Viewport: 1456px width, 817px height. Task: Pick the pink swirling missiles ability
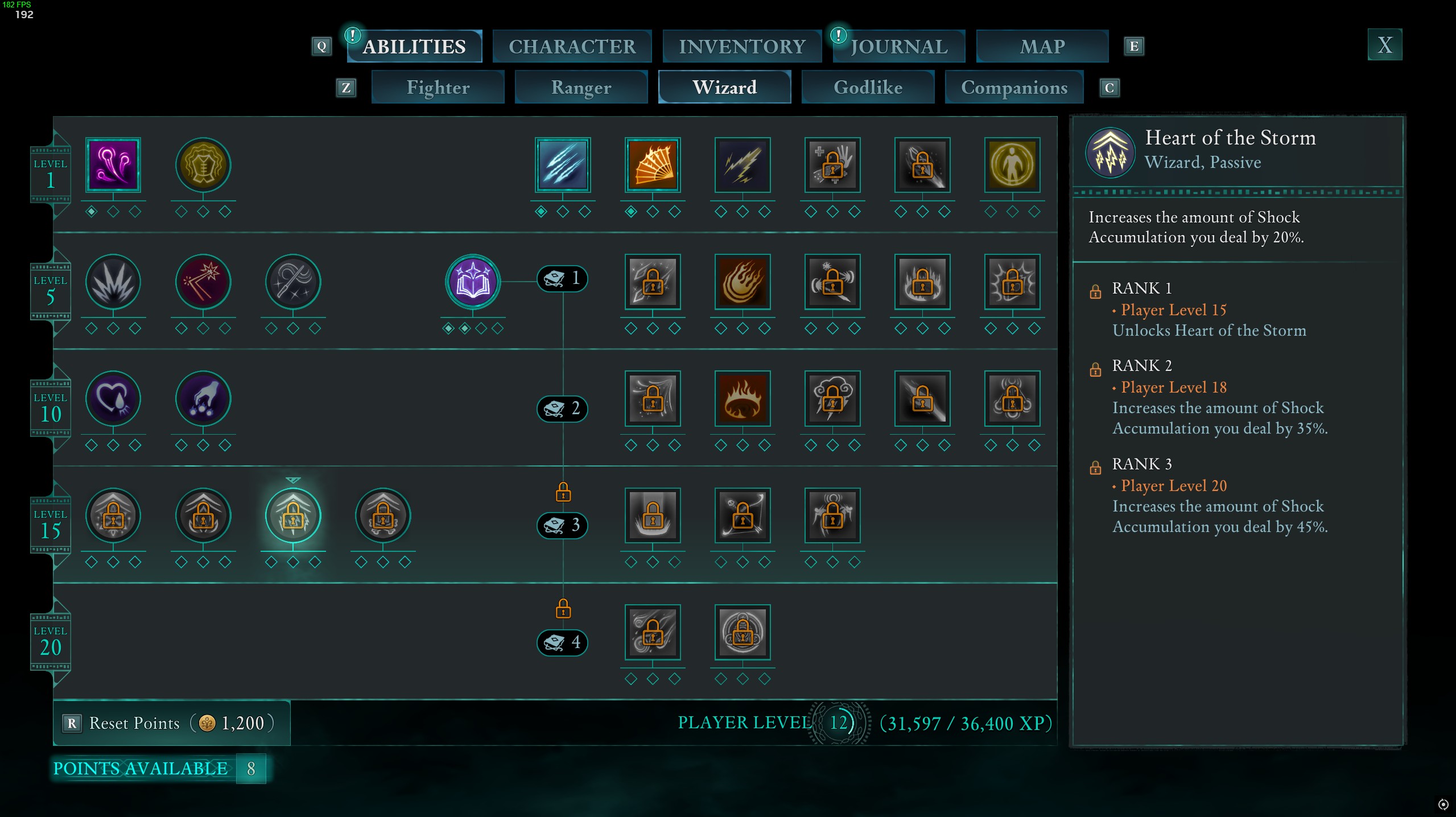113,165
